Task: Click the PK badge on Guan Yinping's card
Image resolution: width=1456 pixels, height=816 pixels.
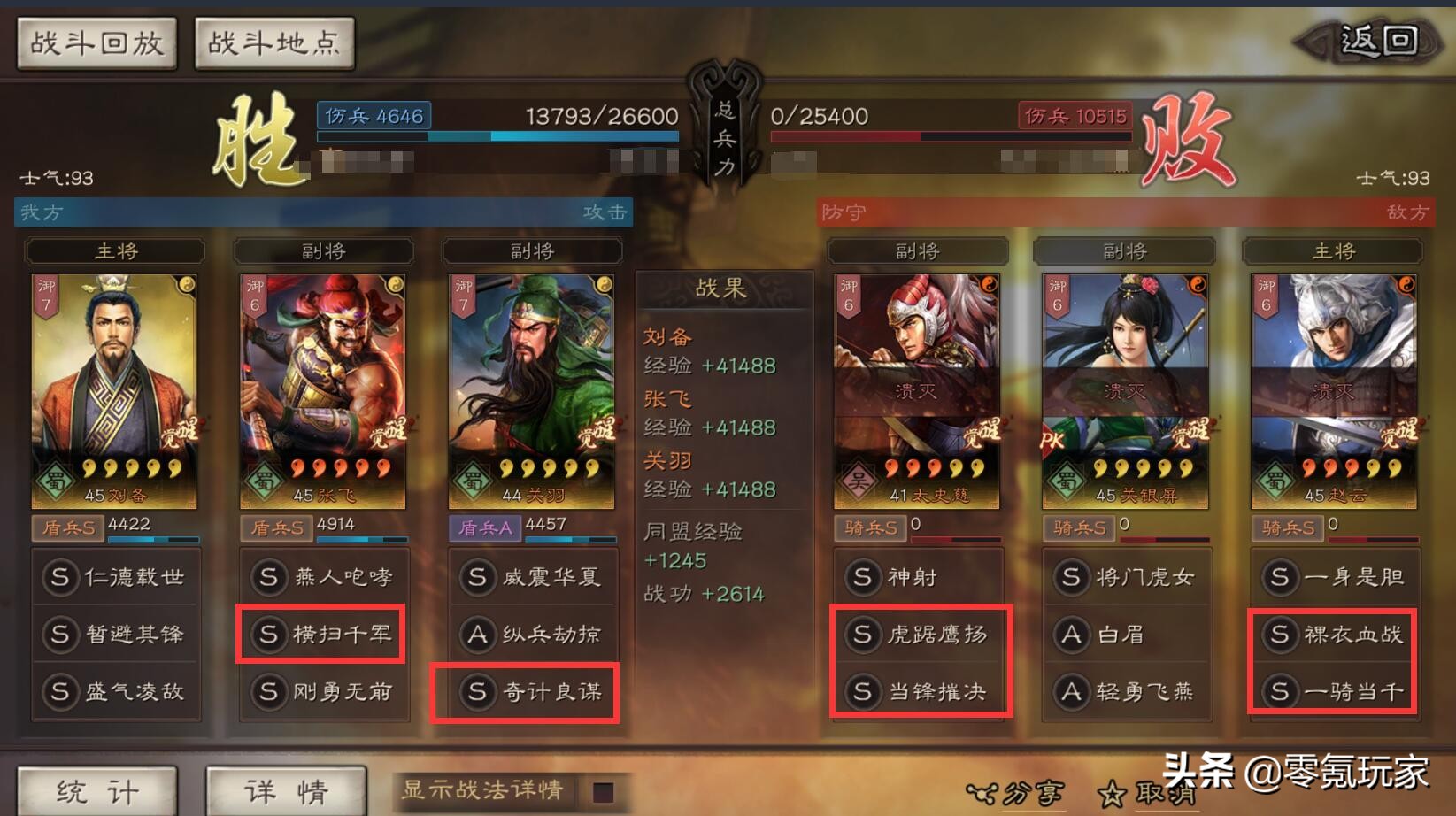Action: coord(1051,440)
